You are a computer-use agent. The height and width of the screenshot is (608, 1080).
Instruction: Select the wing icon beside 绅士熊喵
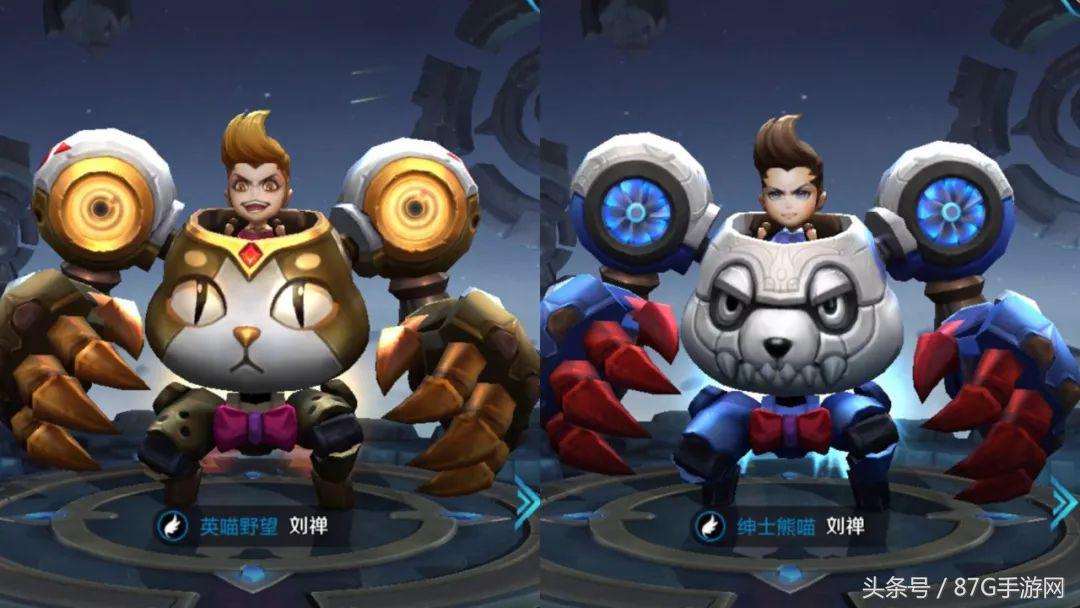[x=709, y=525]
